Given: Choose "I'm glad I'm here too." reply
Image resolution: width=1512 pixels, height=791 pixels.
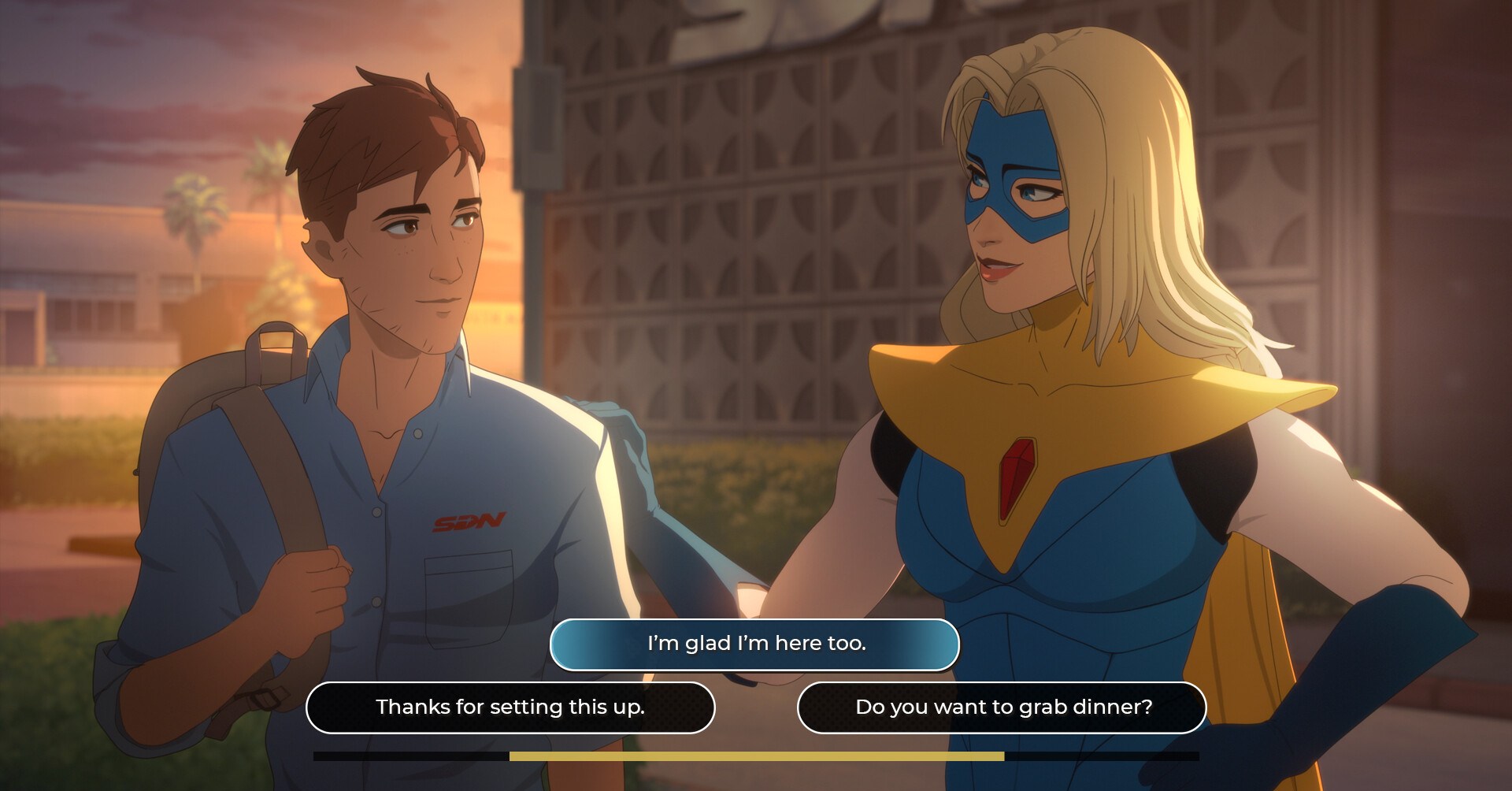Looking at the screenshot, I should tap(754, 644).
